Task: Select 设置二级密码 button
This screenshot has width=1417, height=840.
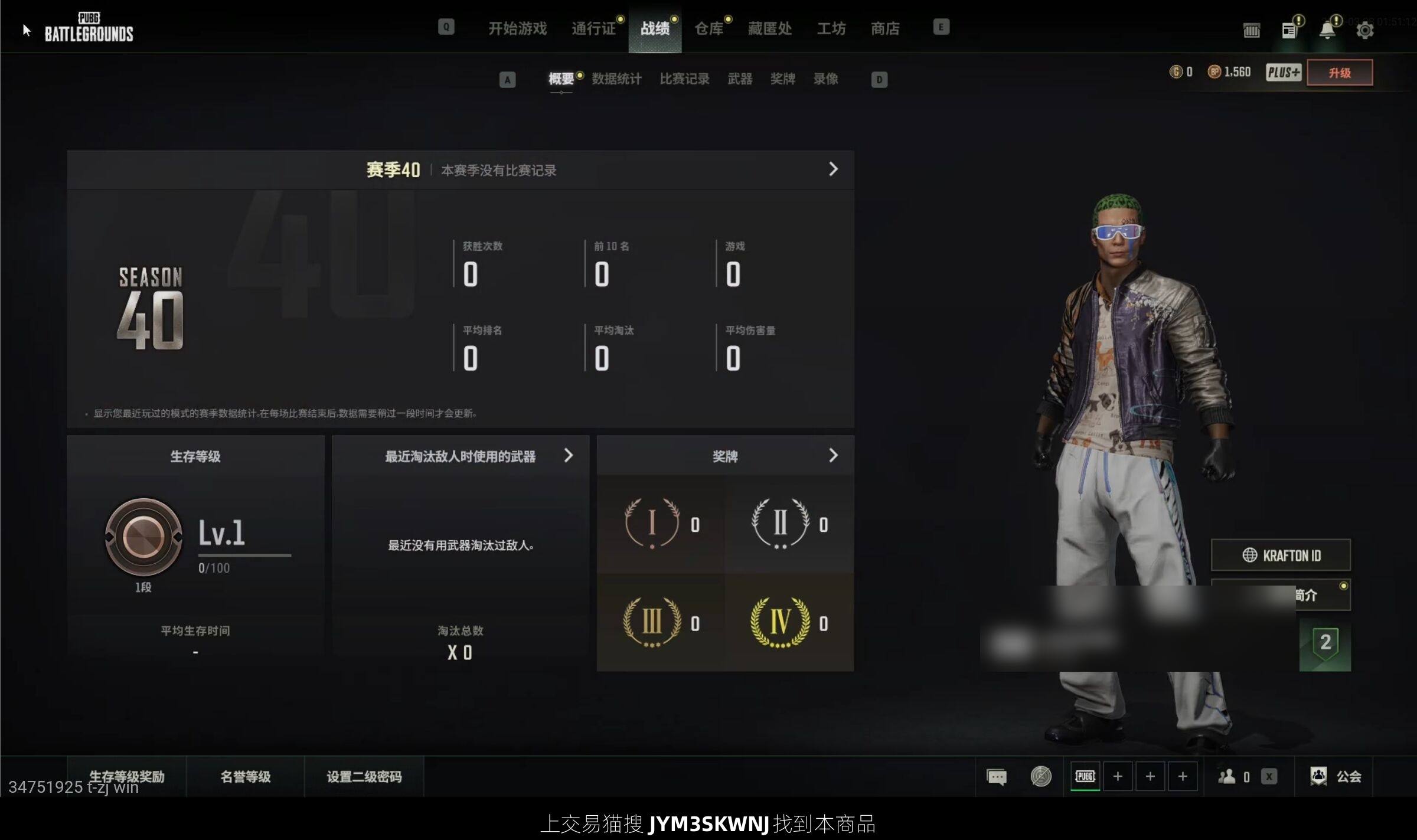Action: click(x=364, y=776)
